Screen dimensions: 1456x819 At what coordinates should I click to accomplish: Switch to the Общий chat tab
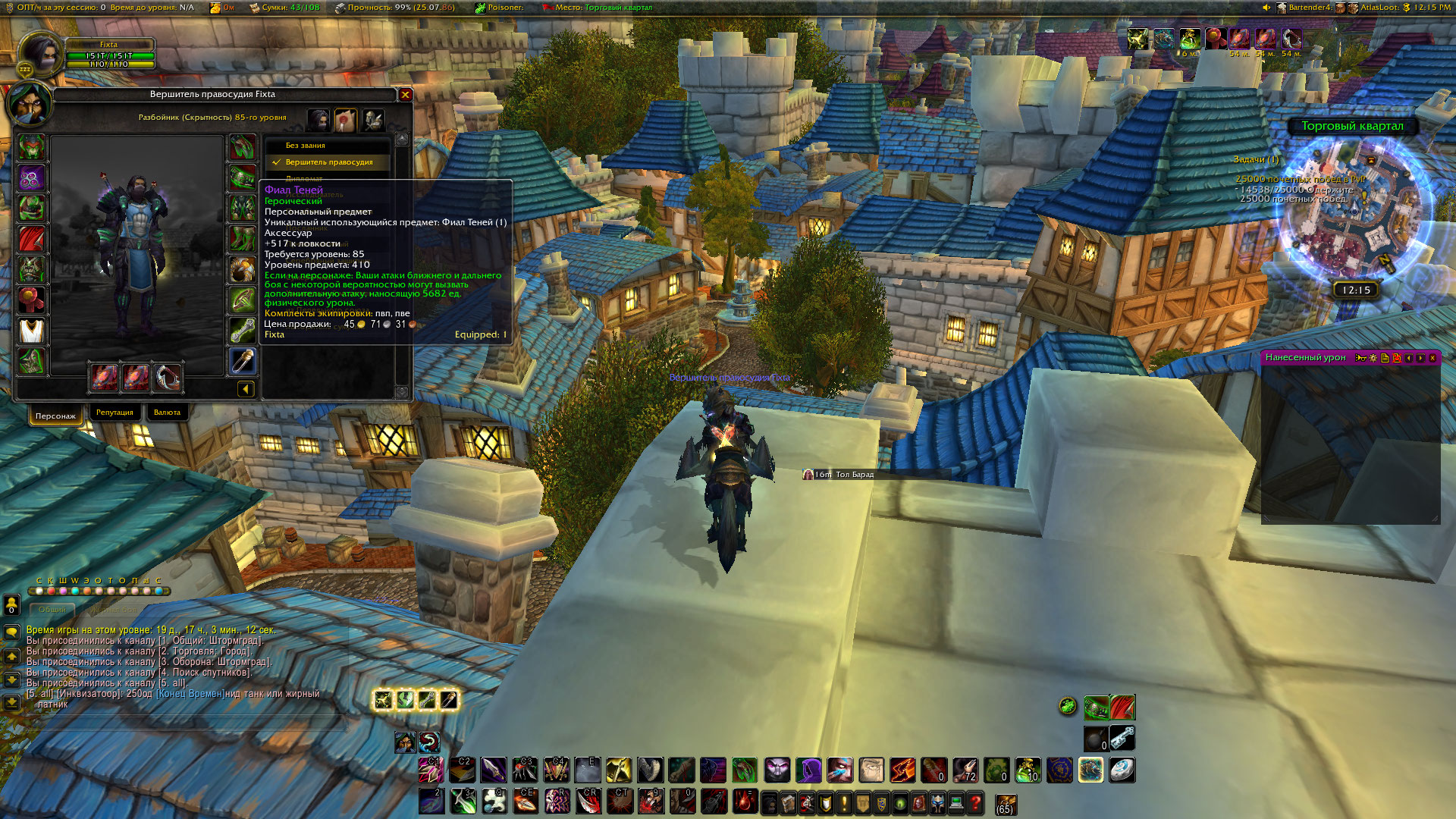pos(52,610)
